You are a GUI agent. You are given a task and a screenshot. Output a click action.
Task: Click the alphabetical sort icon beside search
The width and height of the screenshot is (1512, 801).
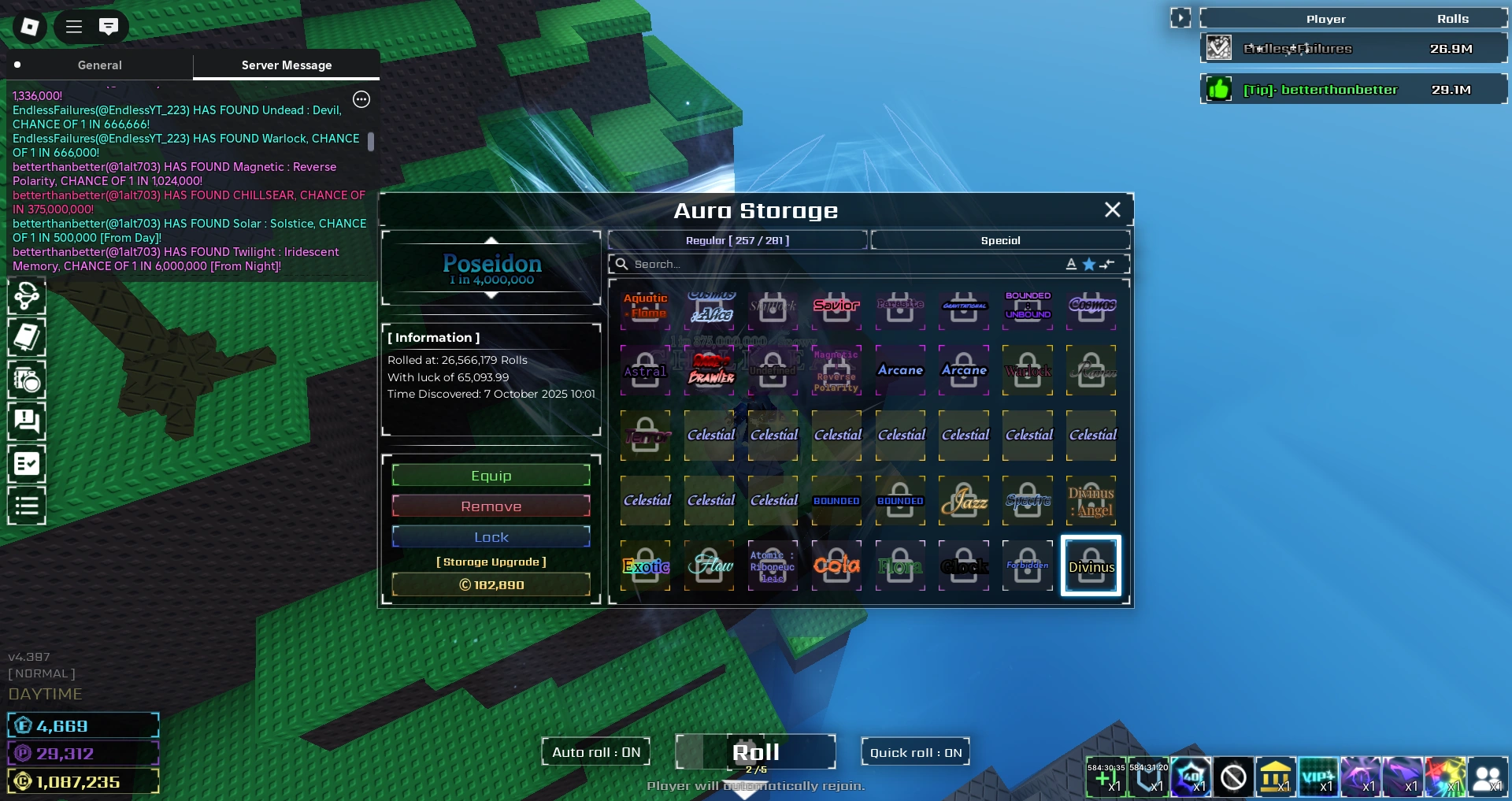coord(1070,265)
